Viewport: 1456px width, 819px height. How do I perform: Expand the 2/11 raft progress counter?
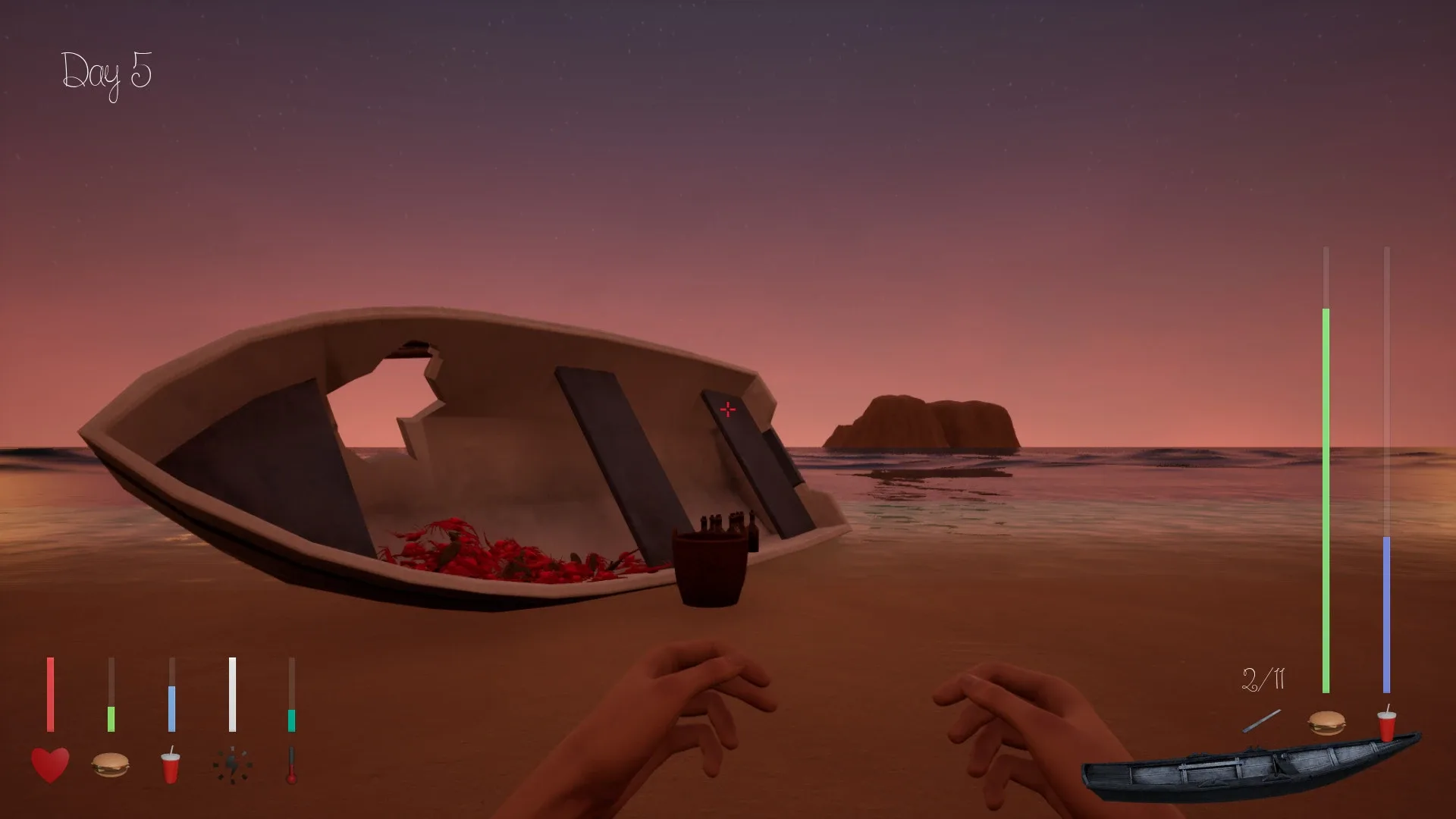1264,680
